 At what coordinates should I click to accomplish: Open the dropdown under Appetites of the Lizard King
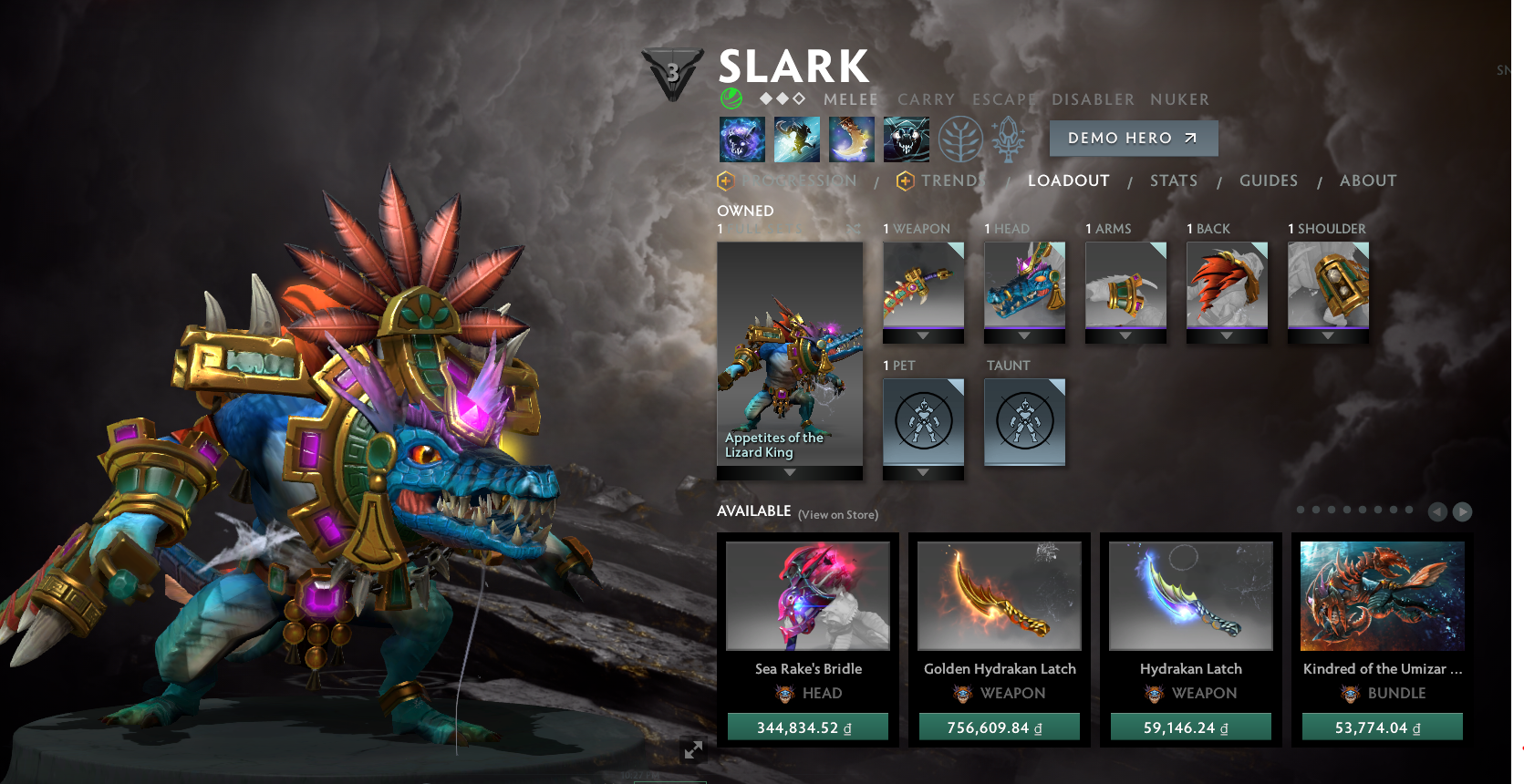point(789,474)
